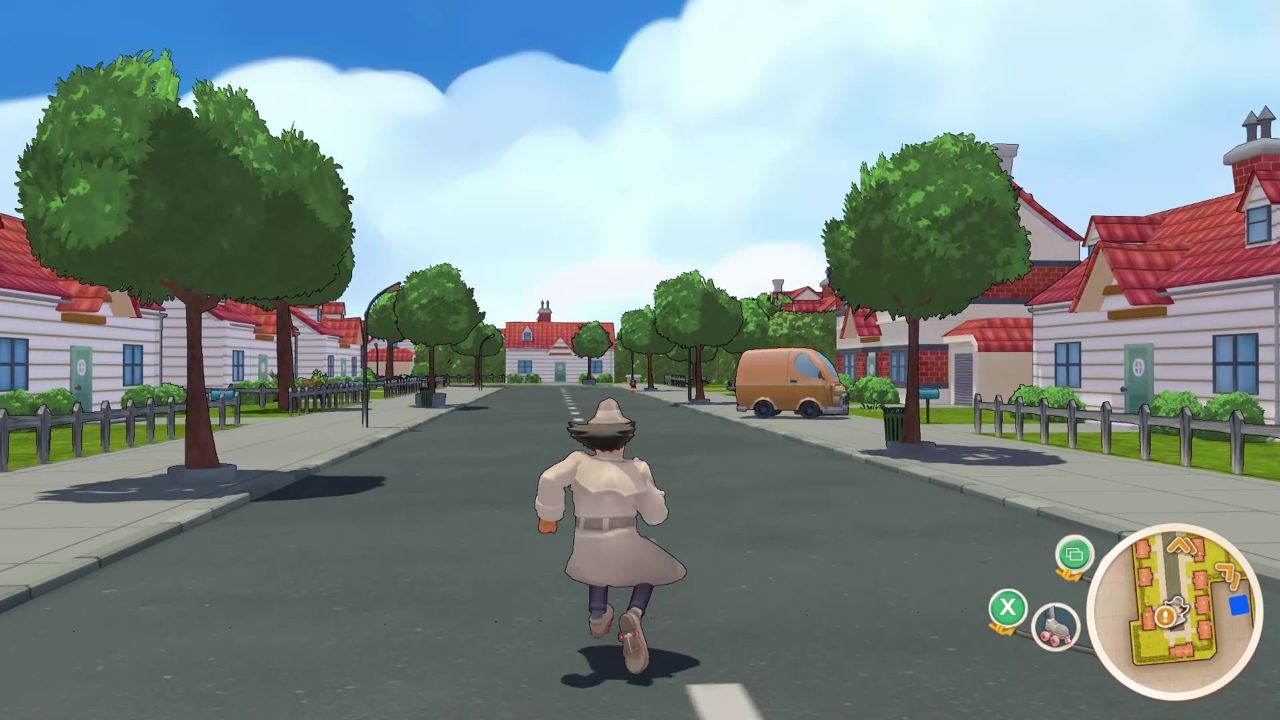Click the orange delivery van parked ahead
Image resolution: width=1280 pixels, height=720 pixels.
click(790, 382)
